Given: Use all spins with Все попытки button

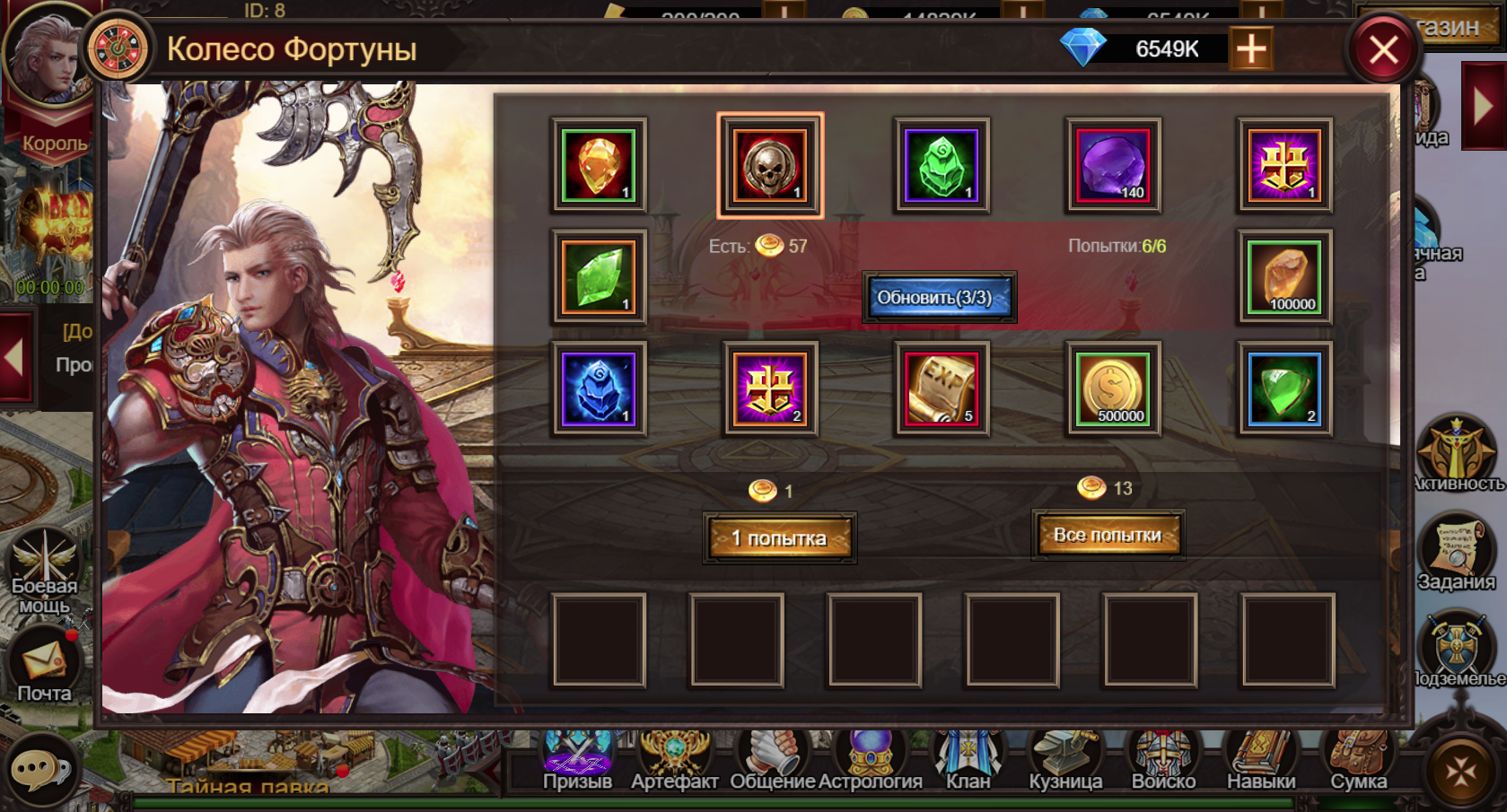Looking at the screenshot, I should tap(1108, 535).
